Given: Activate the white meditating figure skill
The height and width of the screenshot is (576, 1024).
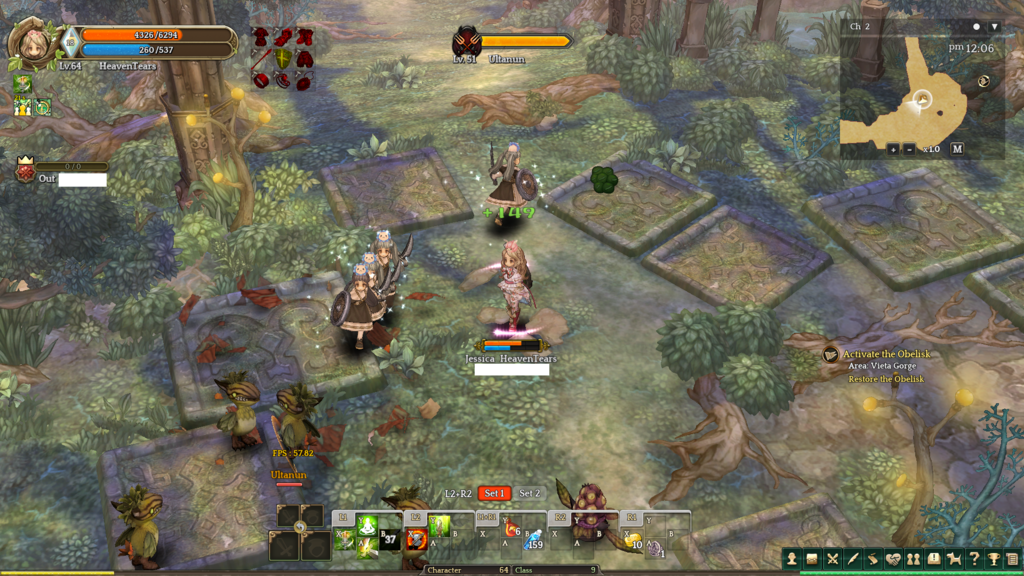Looking at the screenshot, I should click(x=367, y=525).
